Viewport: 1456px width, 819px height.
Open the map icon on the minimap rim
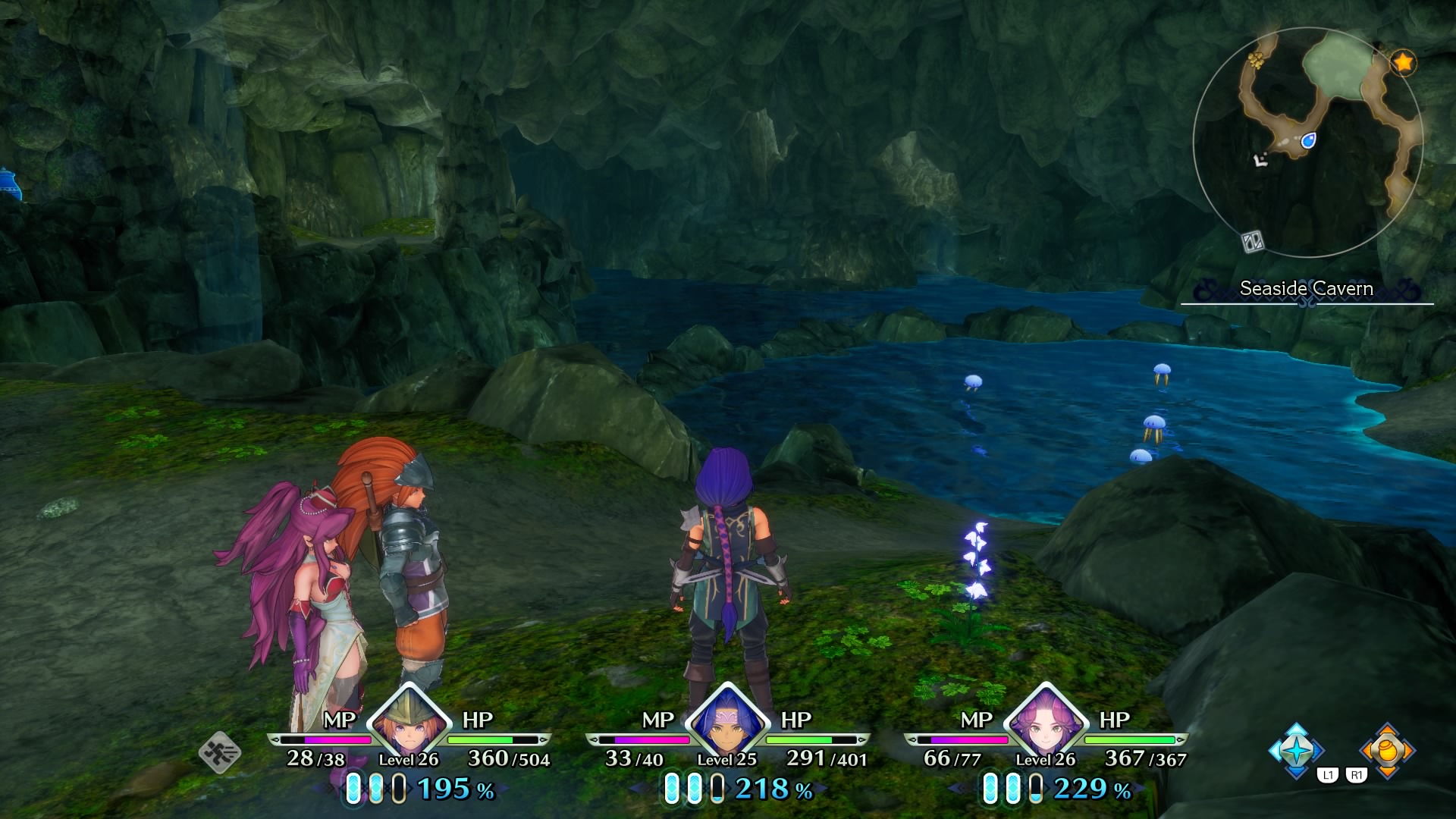1252,242
